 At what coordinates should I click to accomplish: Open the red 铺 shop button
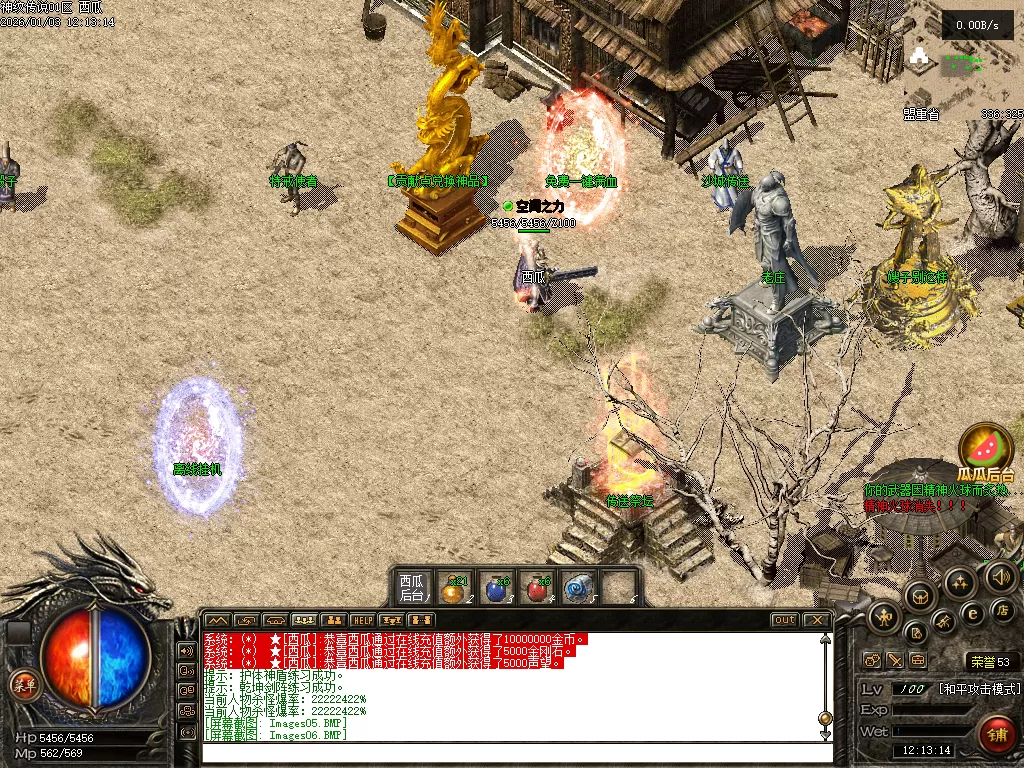point(996,735)
